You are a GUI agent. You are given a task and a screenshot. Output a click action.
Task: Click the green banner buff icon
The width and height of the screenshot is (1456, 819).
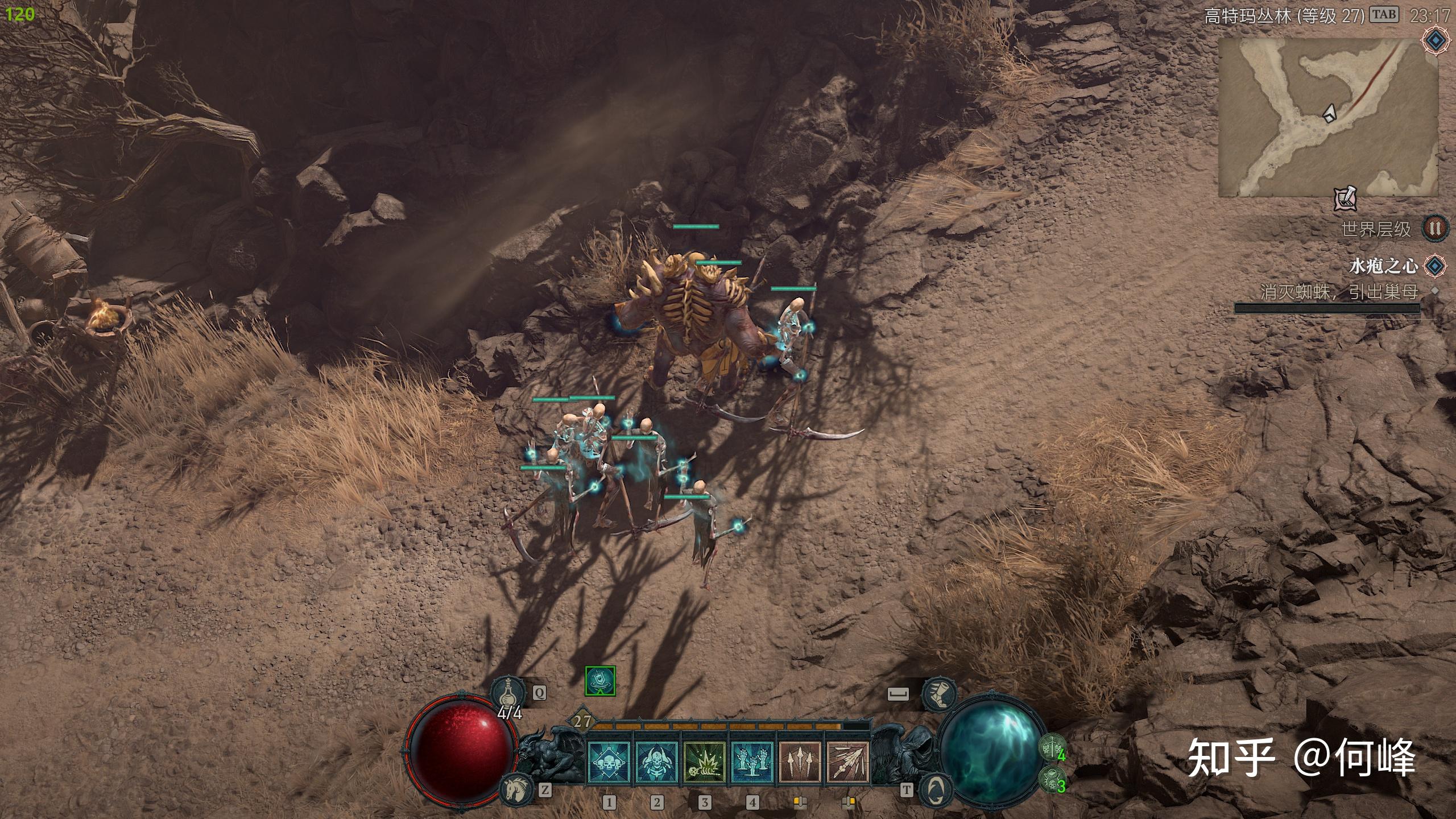click(600, 681)
